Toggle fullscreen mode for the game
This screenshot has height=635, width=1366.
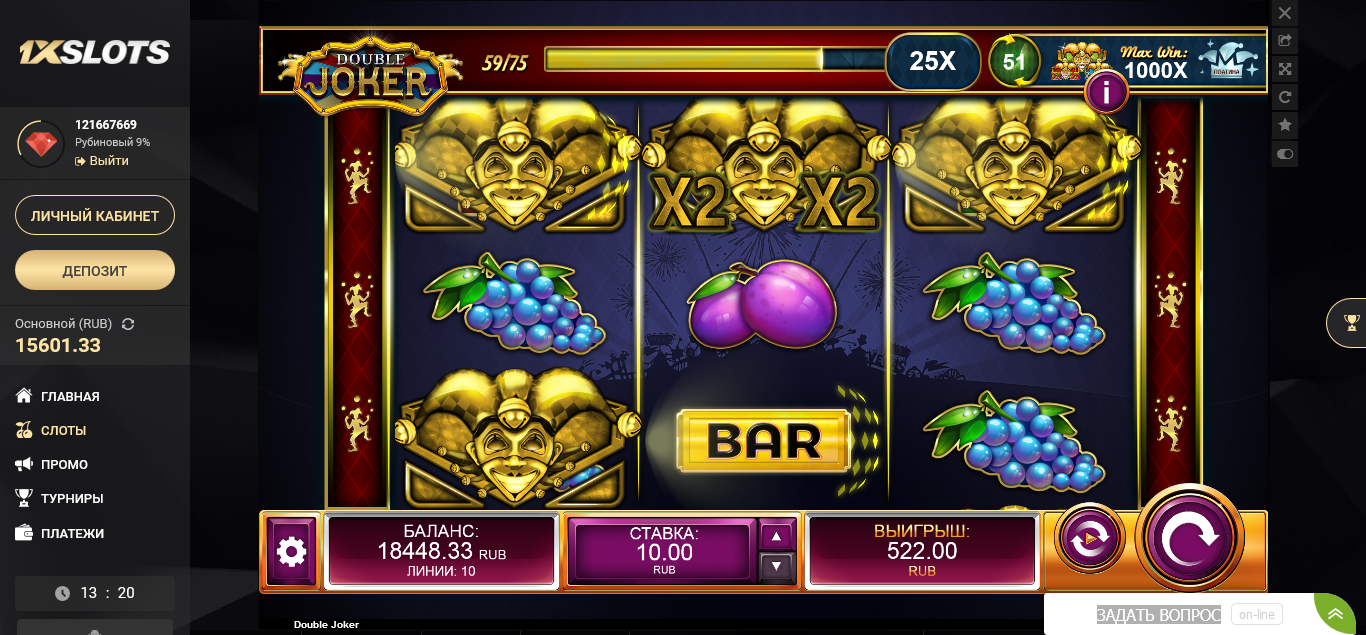point(1285,69)
